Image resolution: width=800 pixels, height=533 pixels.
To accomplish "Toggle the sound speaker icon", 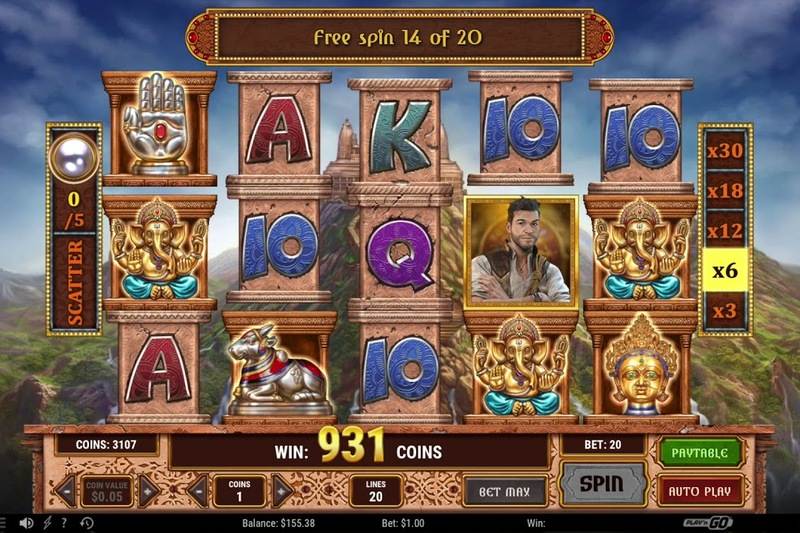I will click(x=26, y=523).
